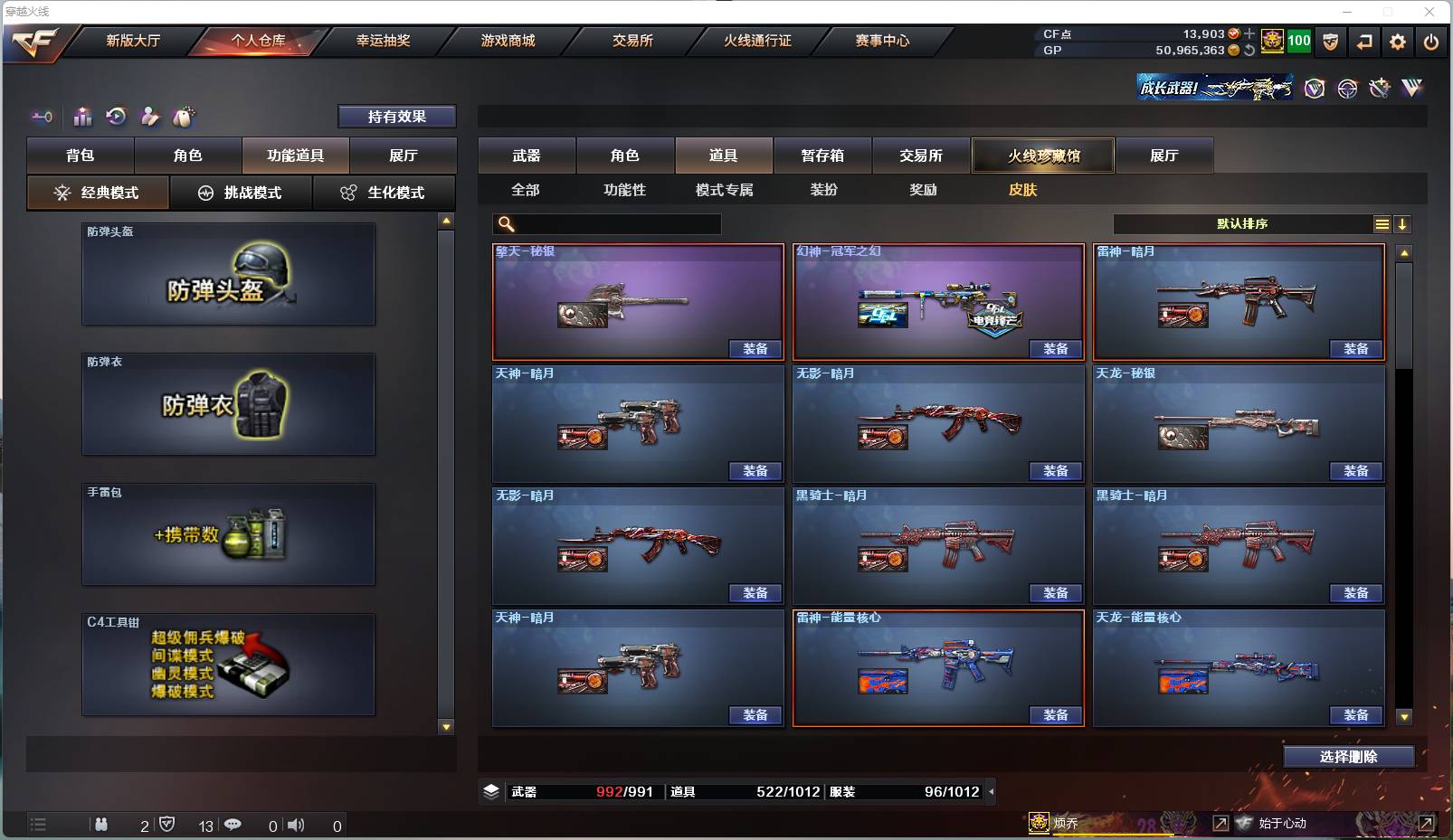Click the 持有效果 button
The image size is (1453, 840).
pos(396,117)
